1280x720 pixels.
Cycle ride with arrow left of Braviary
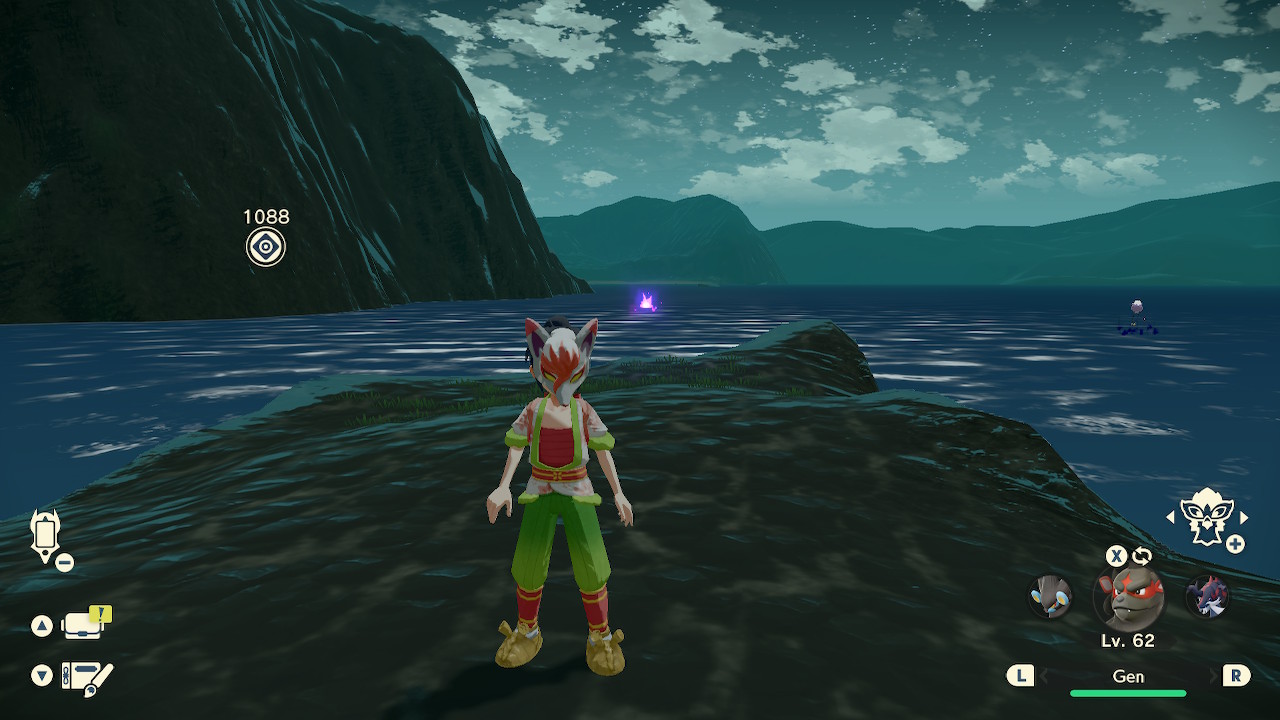coord(1171,517)
